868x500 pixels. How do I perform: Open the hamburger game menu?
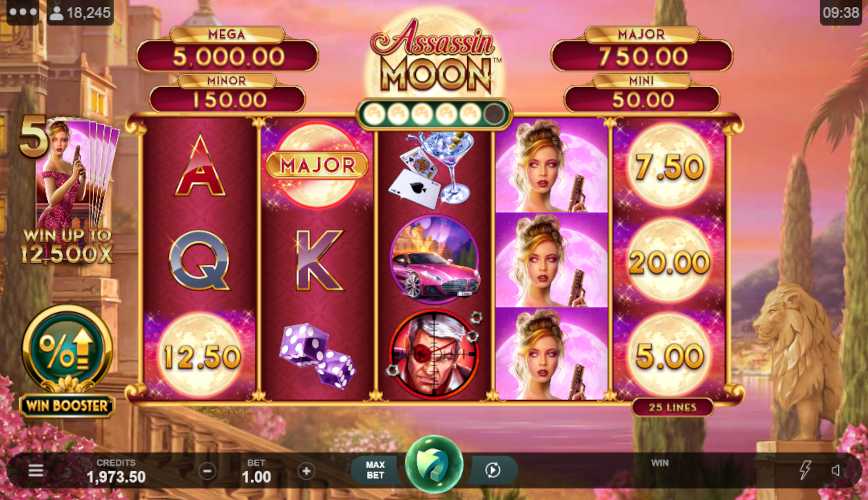point(36,470)
